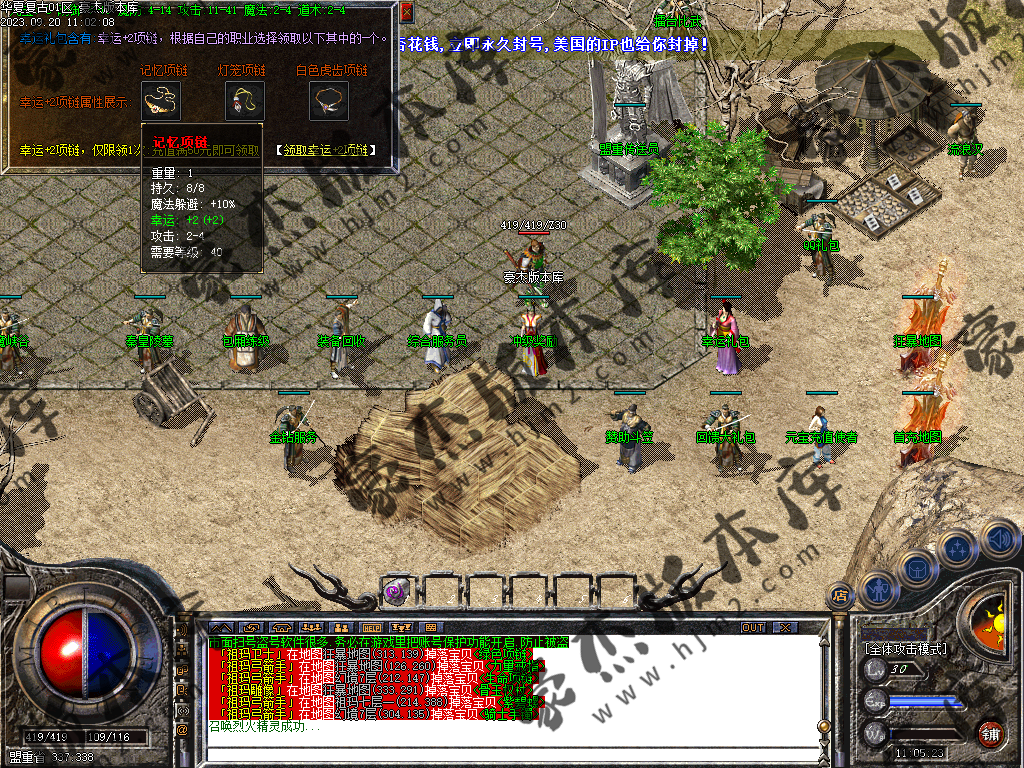
Task: Click the @ icon beside the chat
Action: click(x=183, y=730)
